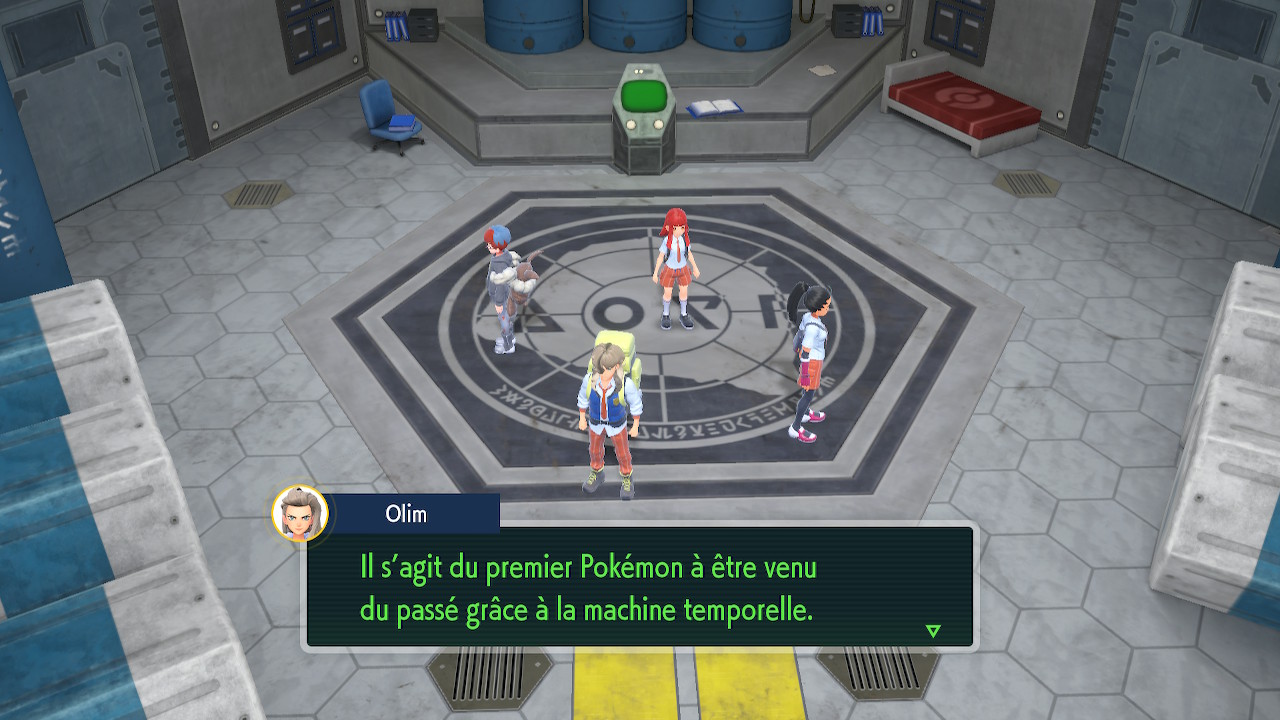Advance dialogue with the green arrow
1280x720 pixels.
tap(933, 631)
